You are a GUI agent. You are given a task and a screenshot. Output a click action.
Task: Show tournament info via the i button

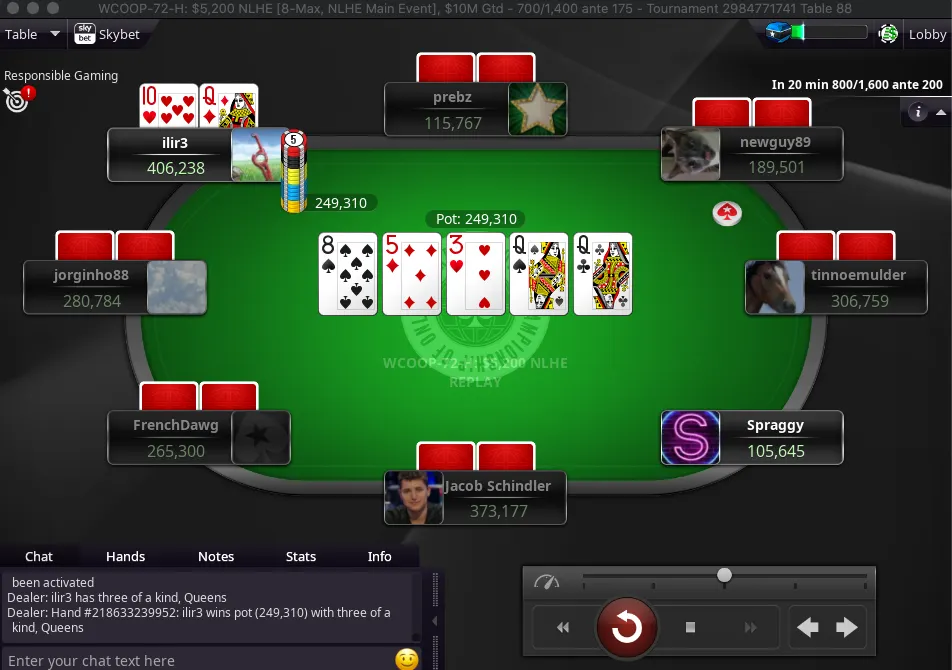[x=918, y=112]
